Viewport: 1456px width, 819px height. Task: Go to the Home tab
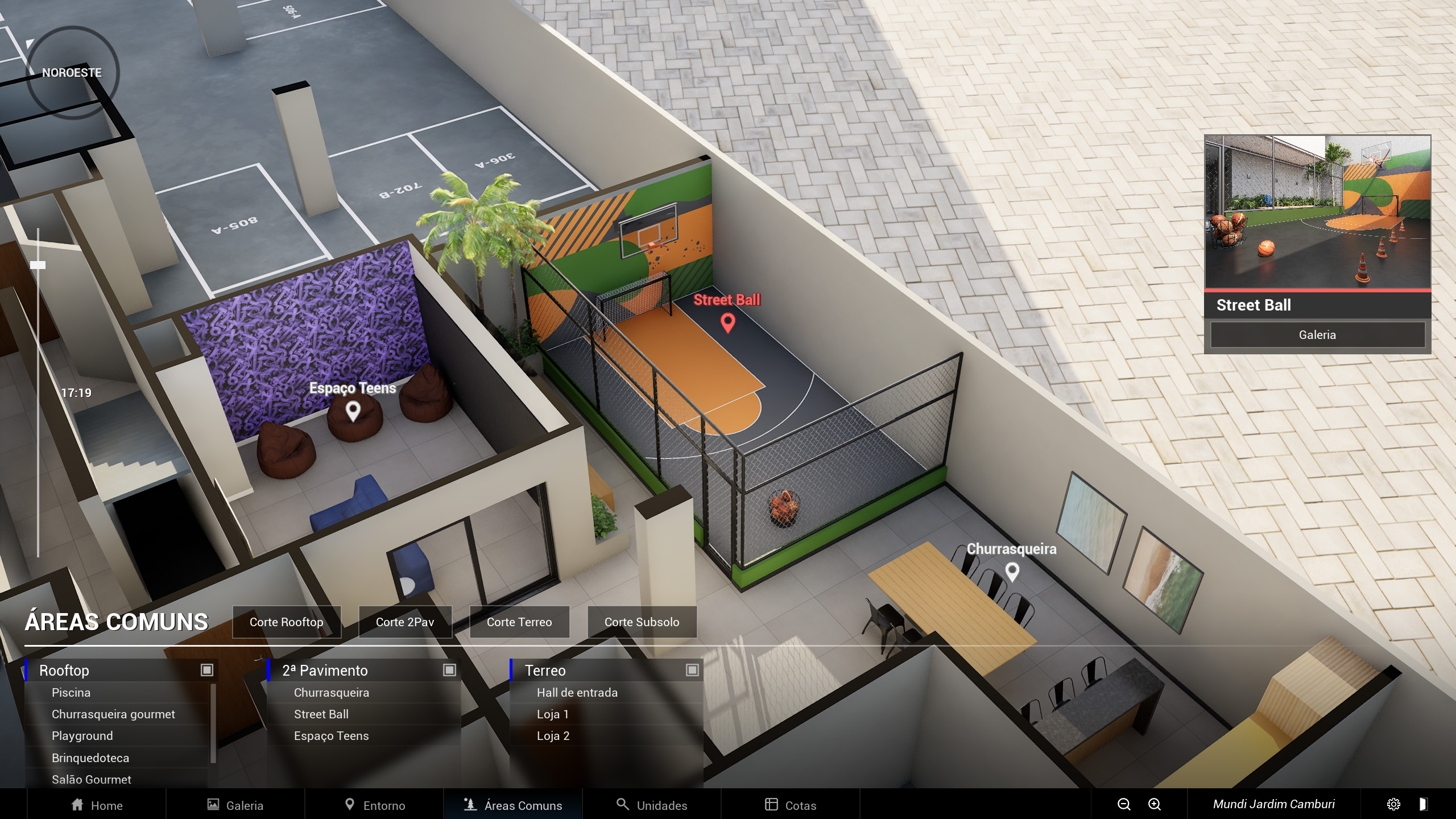(x=97, y=805)
